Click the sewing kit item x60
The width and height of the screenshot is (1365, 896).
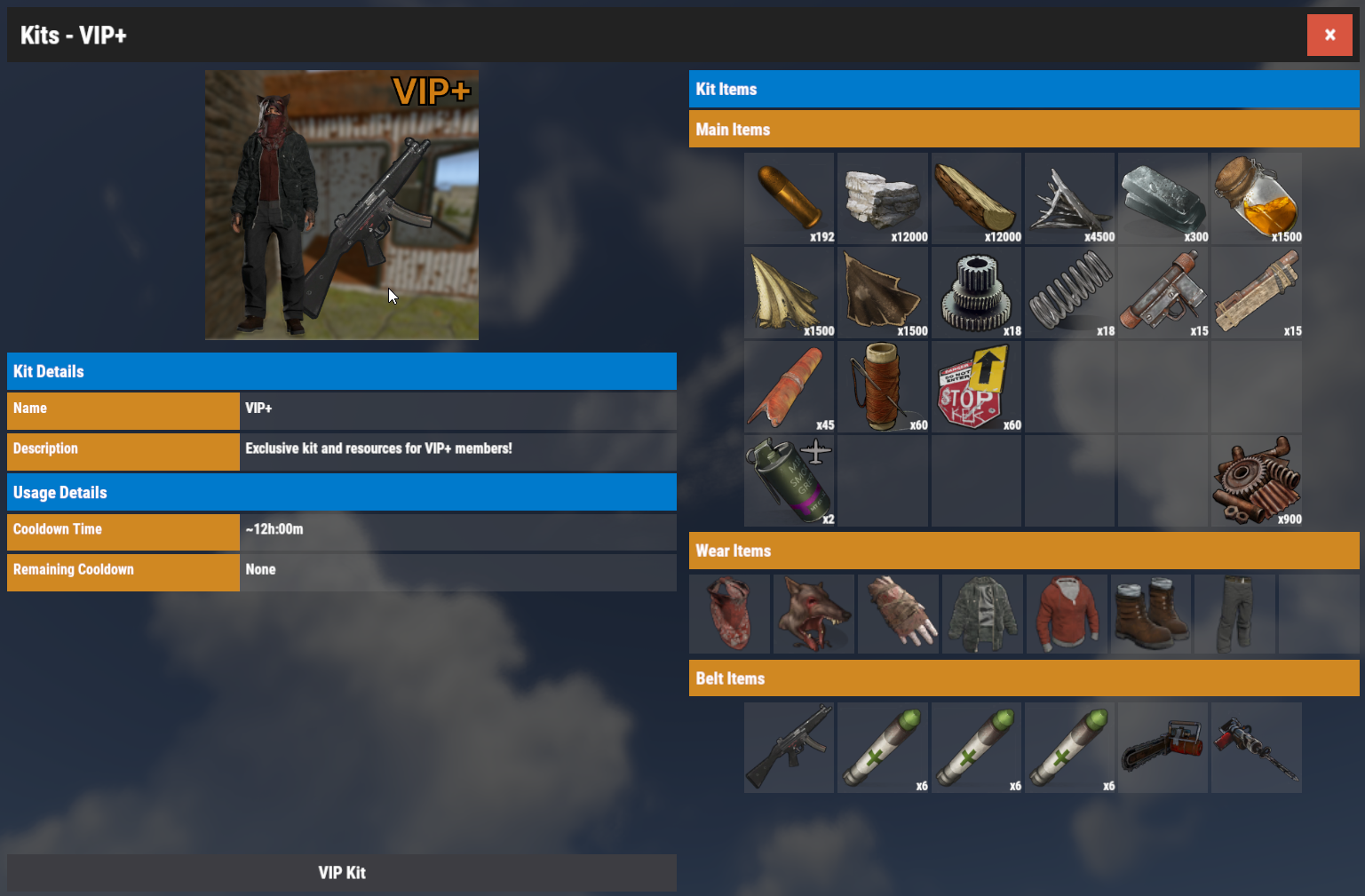coord(883,386)
